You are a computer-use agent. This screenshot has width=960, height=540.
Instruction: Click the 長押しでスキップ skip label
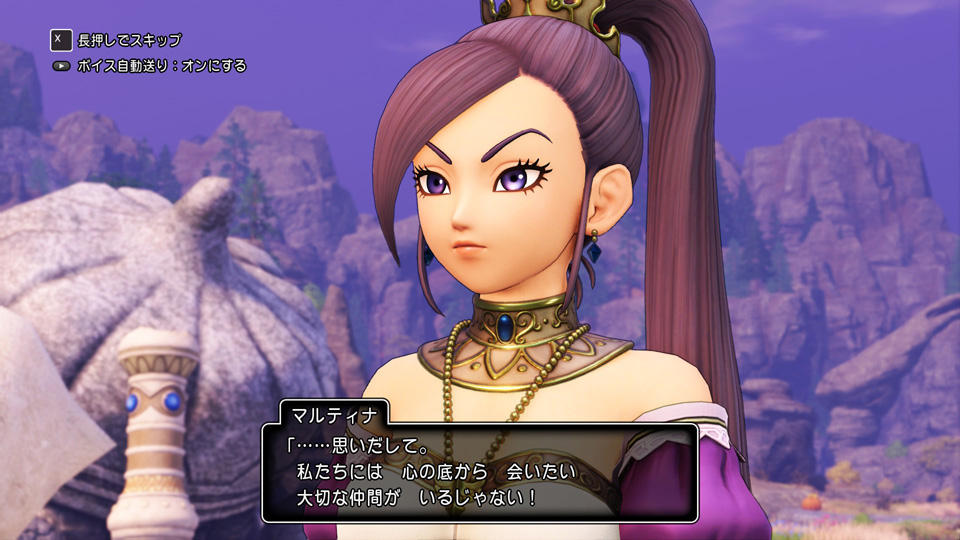click(129, 40)
